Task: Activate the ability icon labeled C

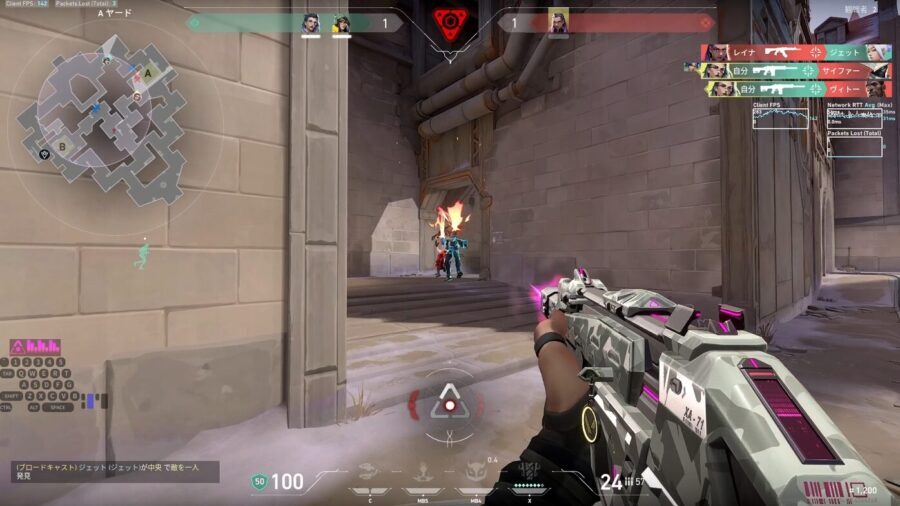Action: tap(369, 470)
